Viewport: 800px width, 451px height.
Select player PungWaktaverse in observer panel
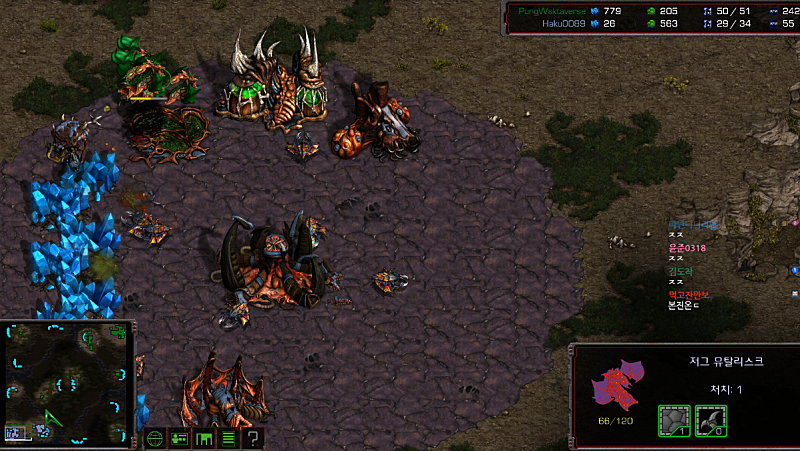(x=548, y=10)
